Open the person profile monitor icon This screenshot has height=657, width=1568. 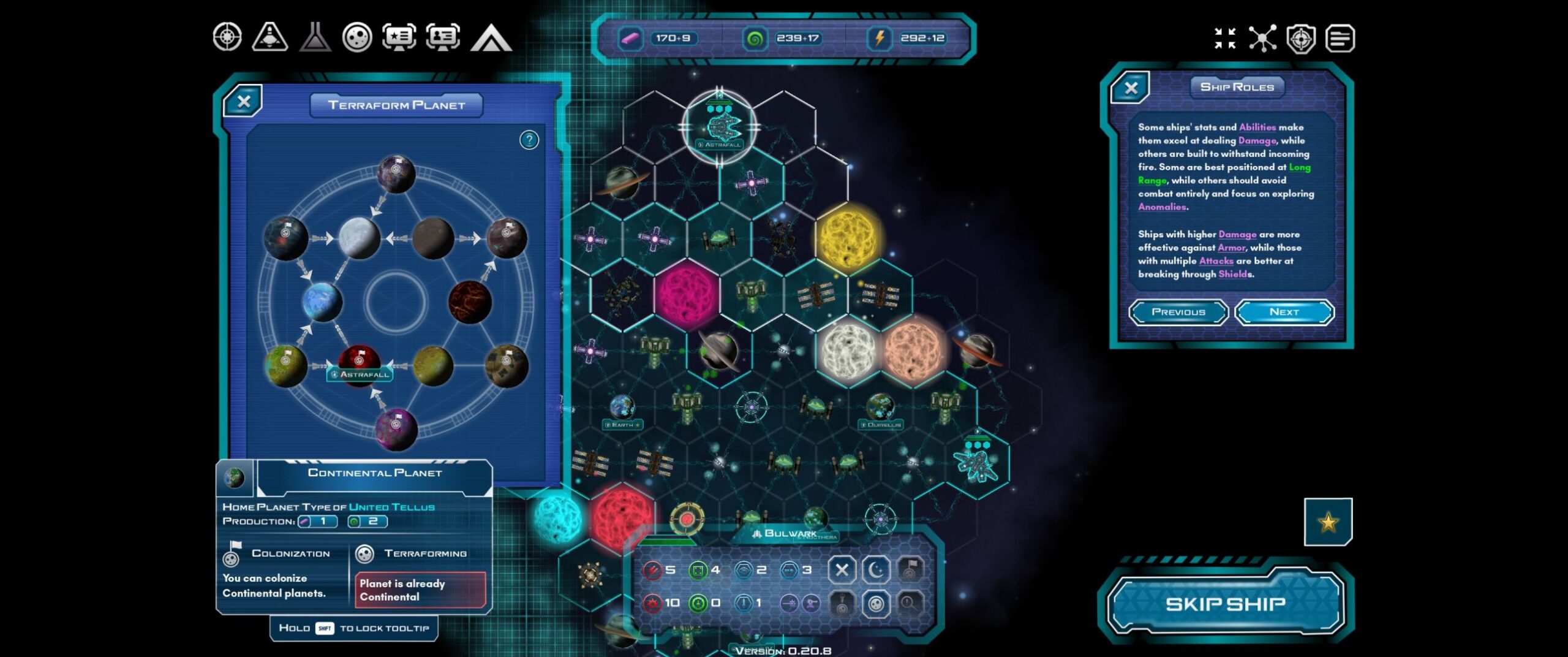click(x=443, y=37)
